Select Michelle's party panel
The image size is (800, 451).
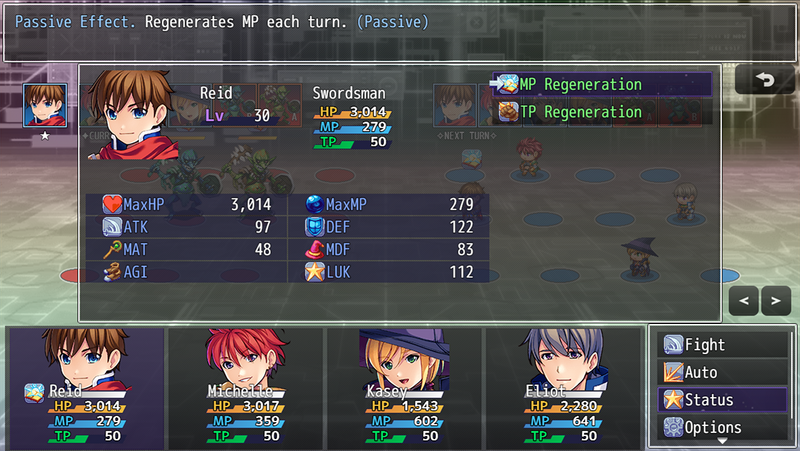244,385
